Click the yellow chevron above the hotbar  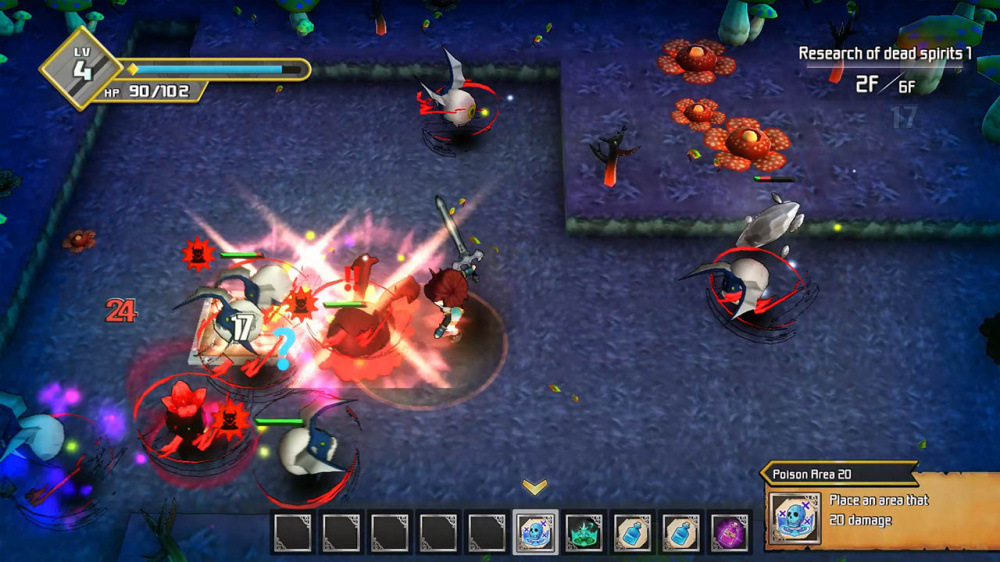(x=535, y=487)
